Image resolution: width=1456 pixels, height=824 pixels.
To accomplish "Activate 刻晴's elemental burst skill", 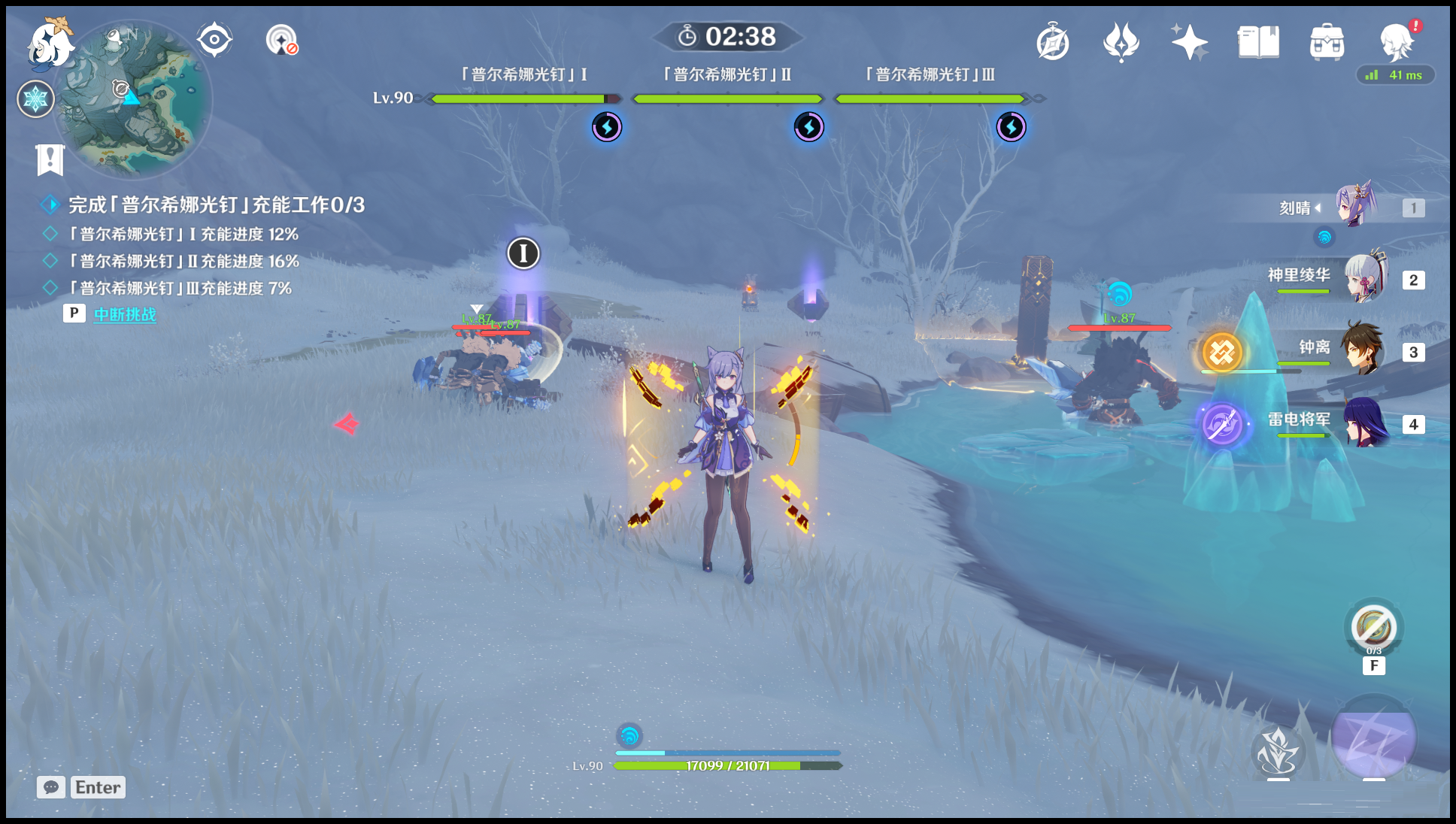I will point(1373,737).
